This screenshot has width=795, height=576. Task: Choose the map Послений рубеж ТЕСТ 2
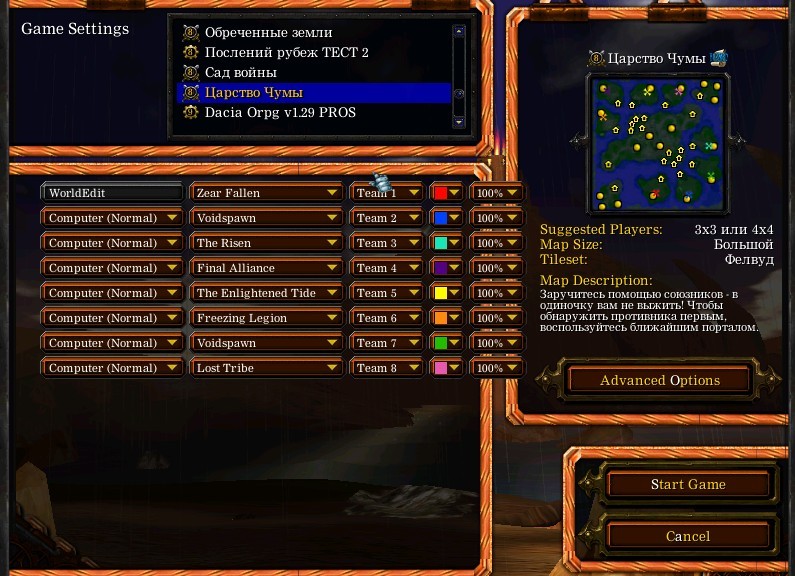pos(286,52)
